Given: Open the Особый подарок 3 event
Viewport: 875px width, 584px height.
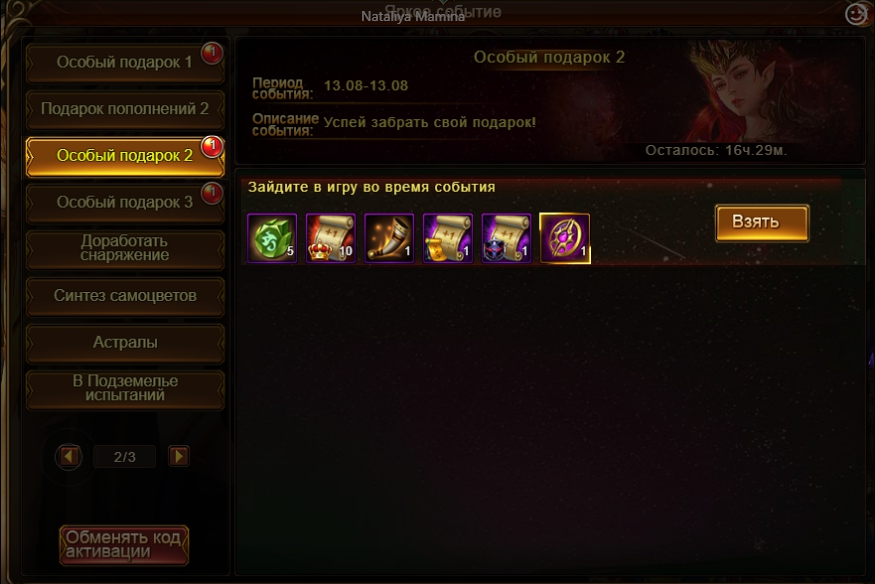Looking at the screenshot, I should coord(124,202).
